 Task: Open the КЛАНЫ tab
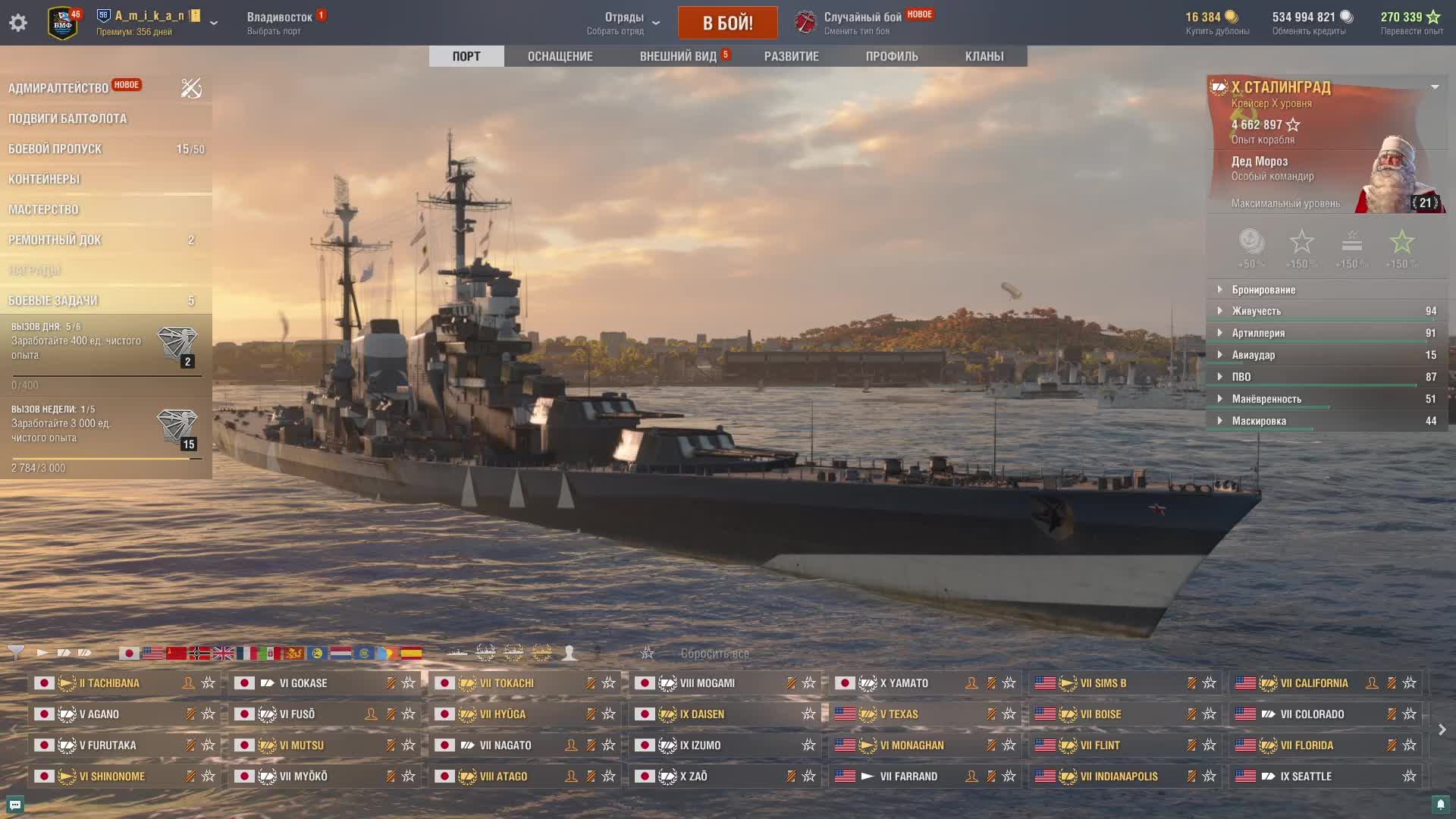[984, 56]
